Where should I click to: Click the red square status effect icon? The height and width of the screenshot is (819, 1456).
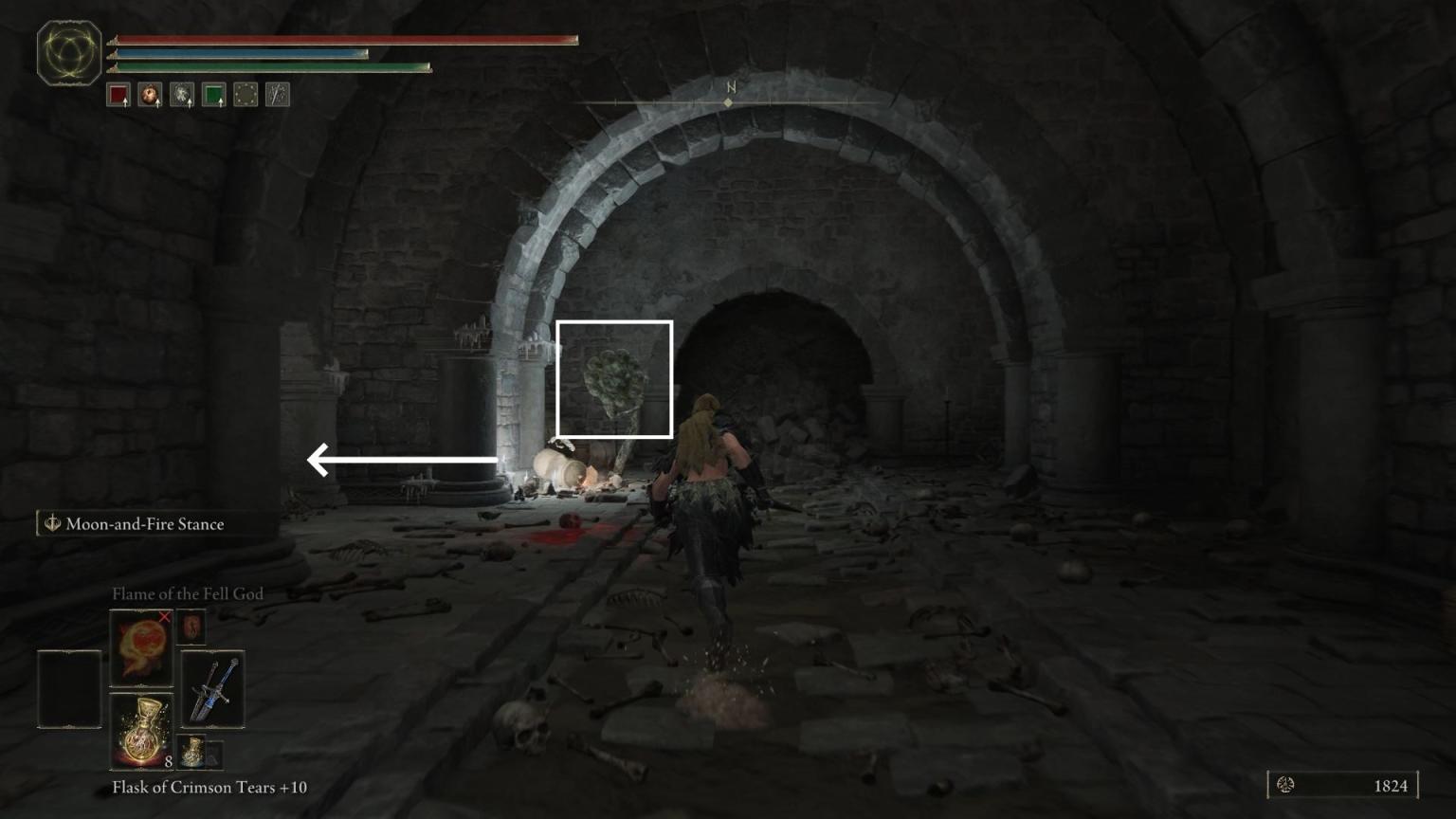click(x=118, y=94)
